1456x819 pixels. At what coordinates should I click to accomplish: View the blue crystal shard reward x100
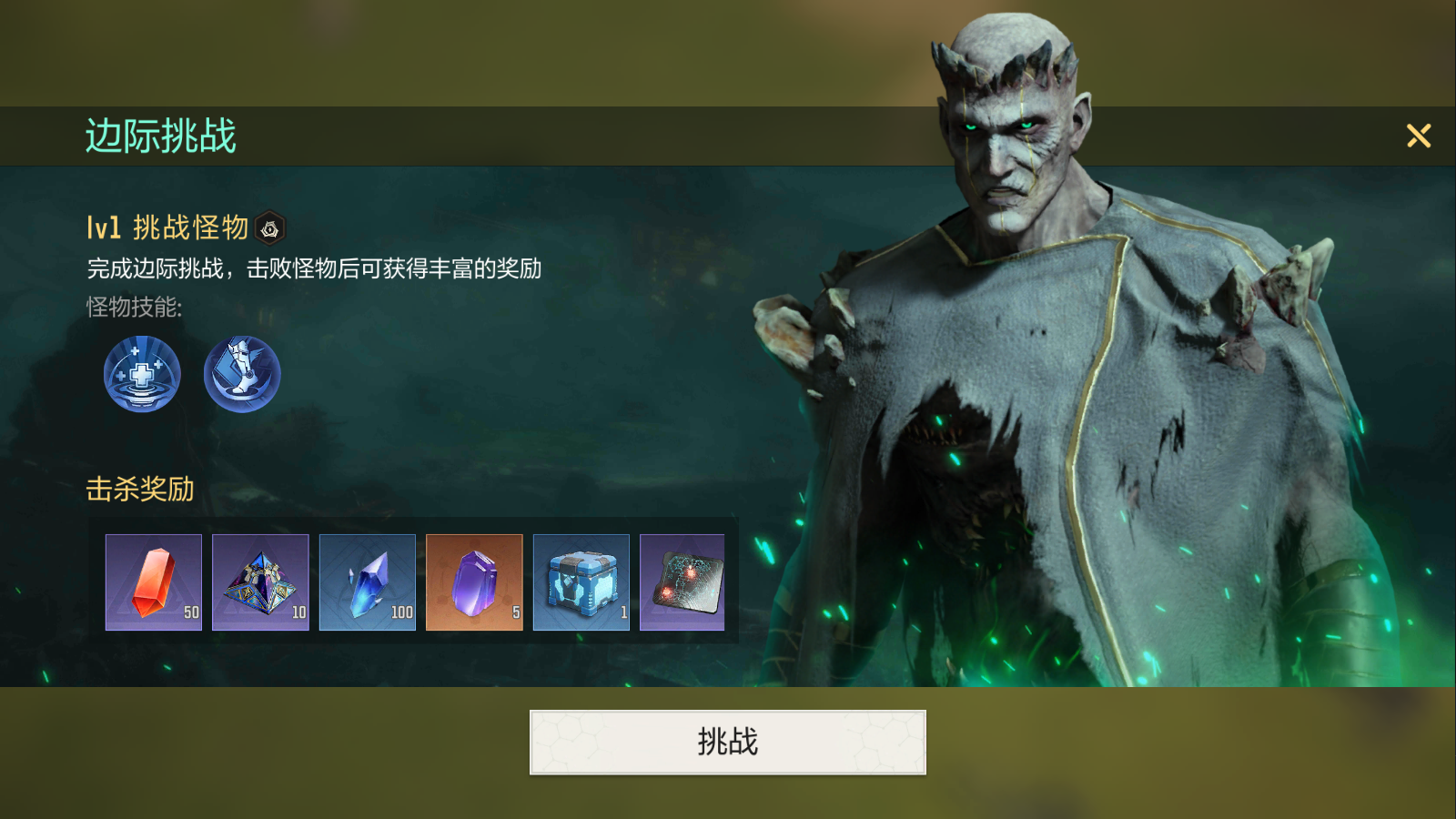click(368, 582)
